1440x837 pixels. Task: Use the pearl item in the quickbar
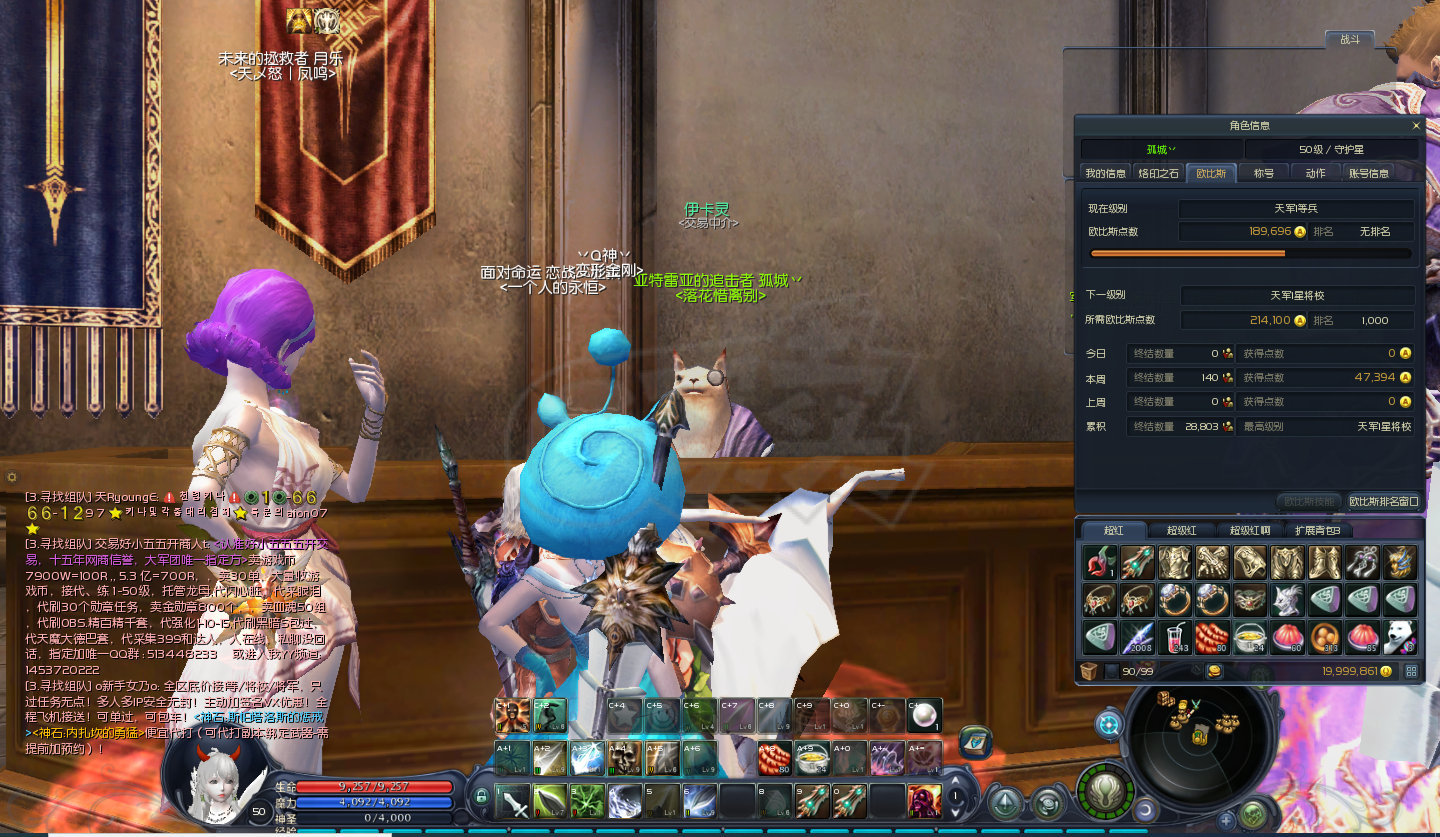(x=924, y=715)
